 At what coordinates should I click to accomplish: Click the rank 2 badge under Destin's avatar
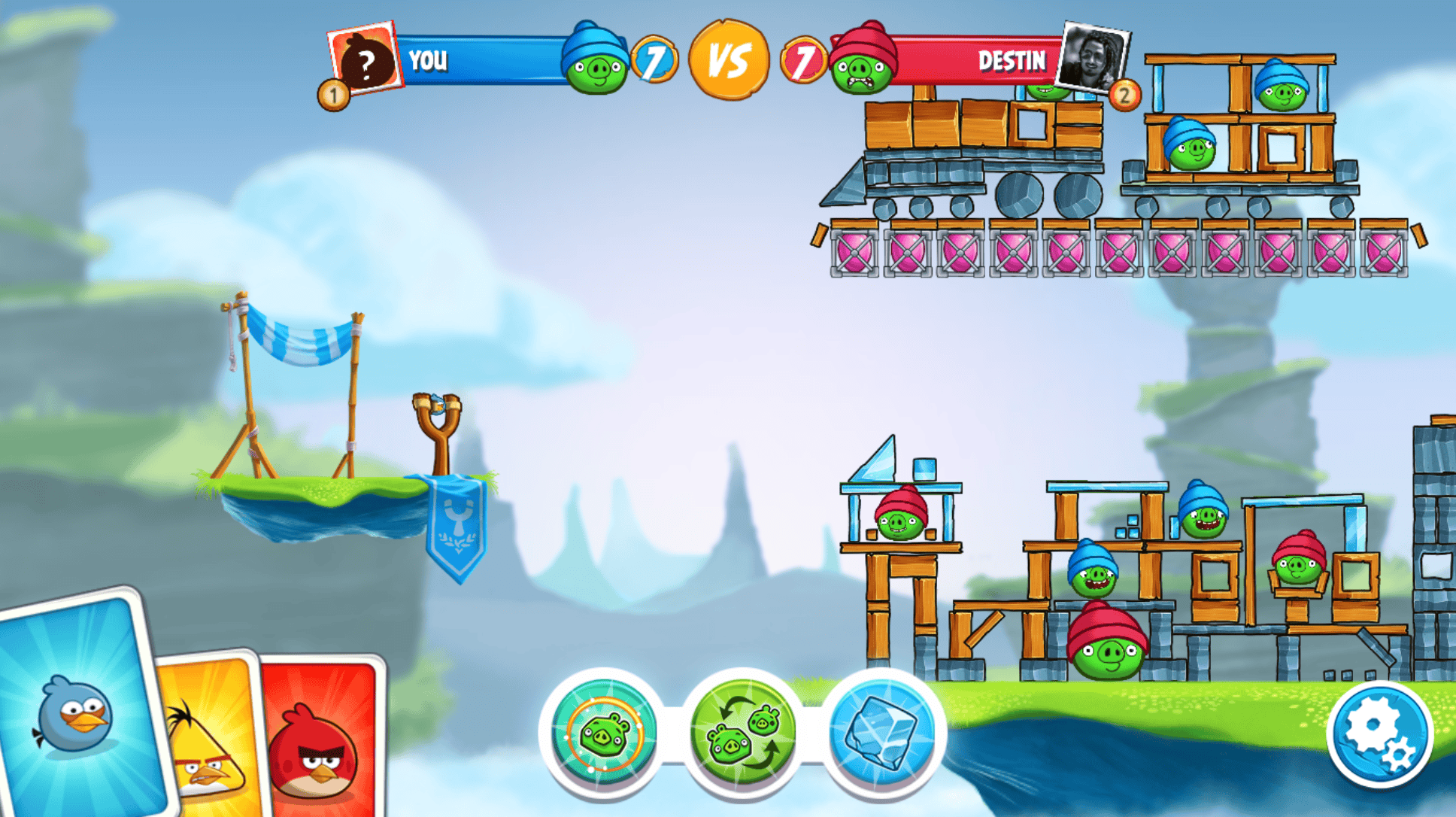click(1124, 96)
